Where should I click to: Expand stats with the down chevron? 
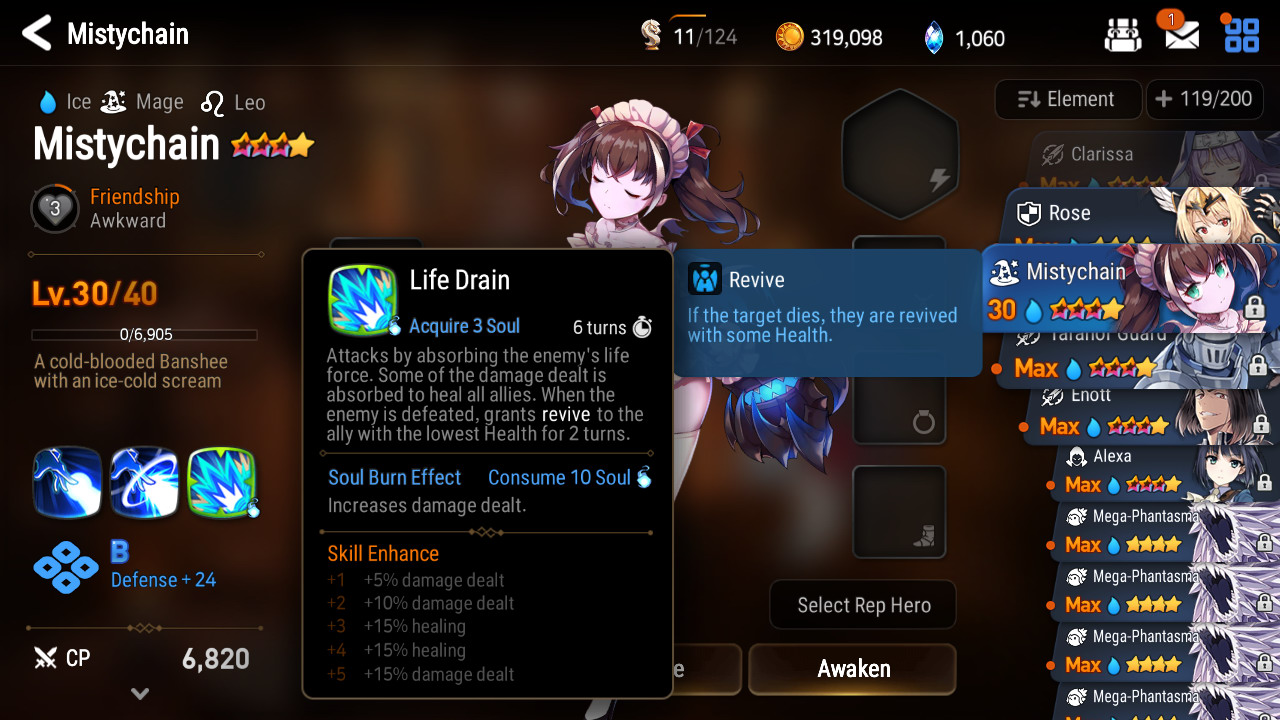(x=140, y=693)
